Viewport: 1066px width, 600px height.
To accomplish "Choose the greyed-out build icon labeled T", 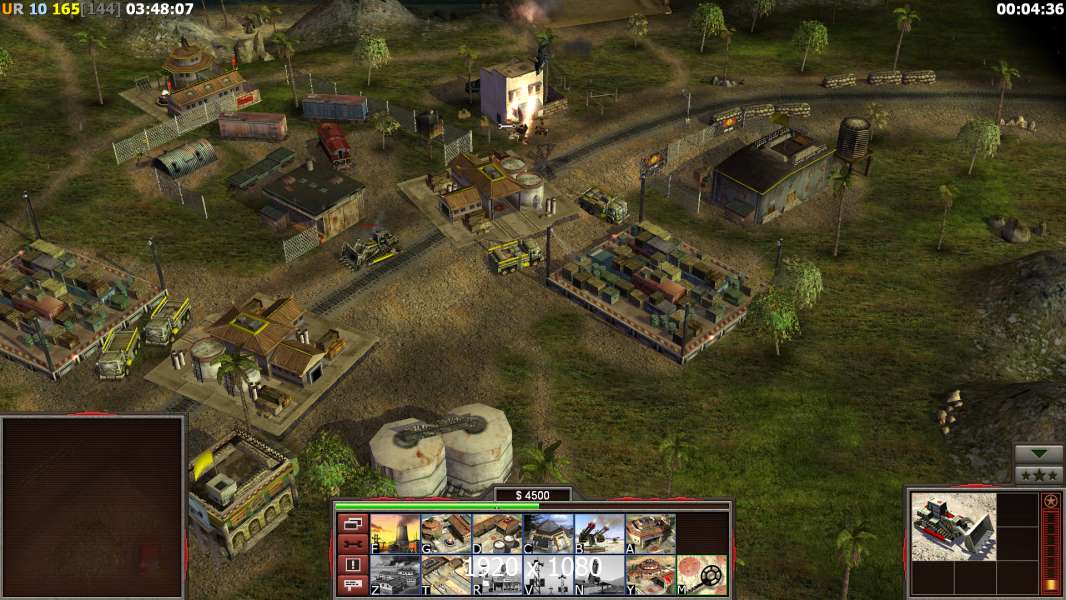I will coord(446,575).
